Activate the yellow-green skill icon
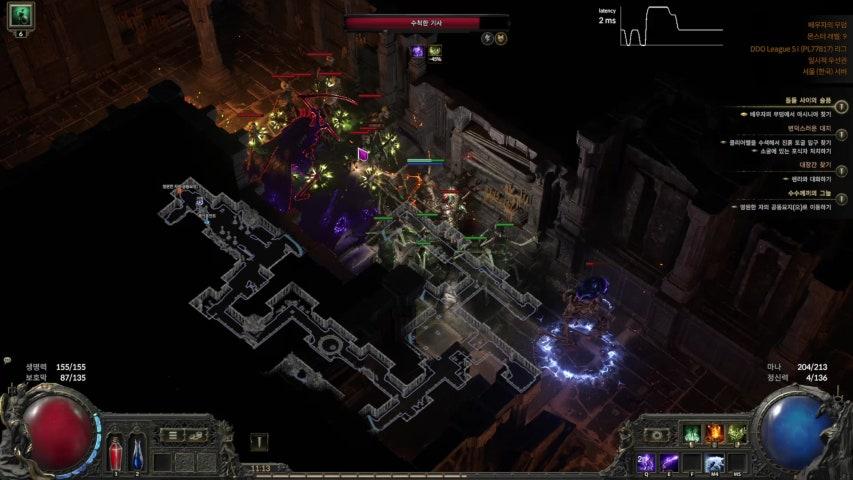 pos(737,434)
